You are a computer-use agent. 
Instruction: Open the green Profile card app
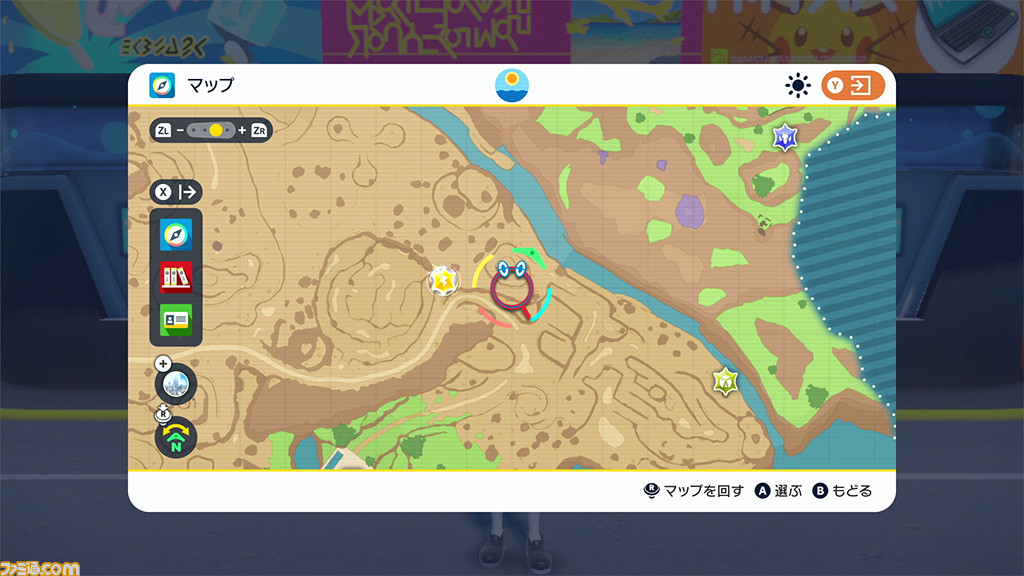click(x=176, y=320)
